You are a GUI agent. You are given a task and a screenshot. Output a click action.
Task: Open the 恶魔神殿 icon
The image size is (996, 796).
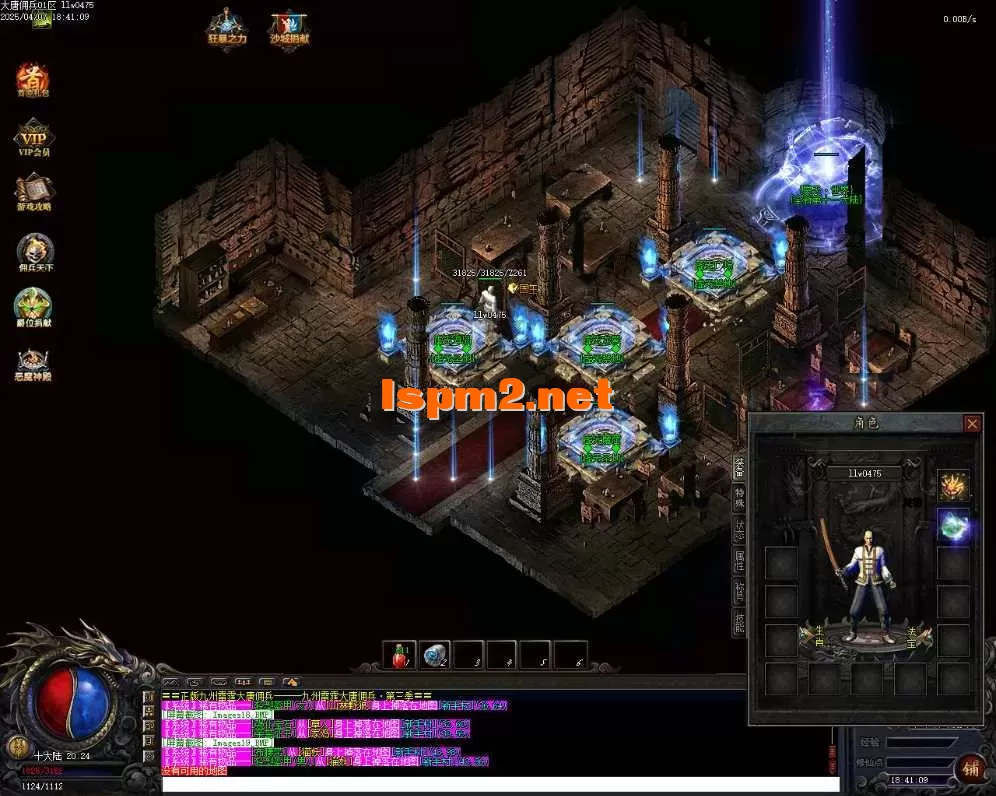click(x=34, y=362)
